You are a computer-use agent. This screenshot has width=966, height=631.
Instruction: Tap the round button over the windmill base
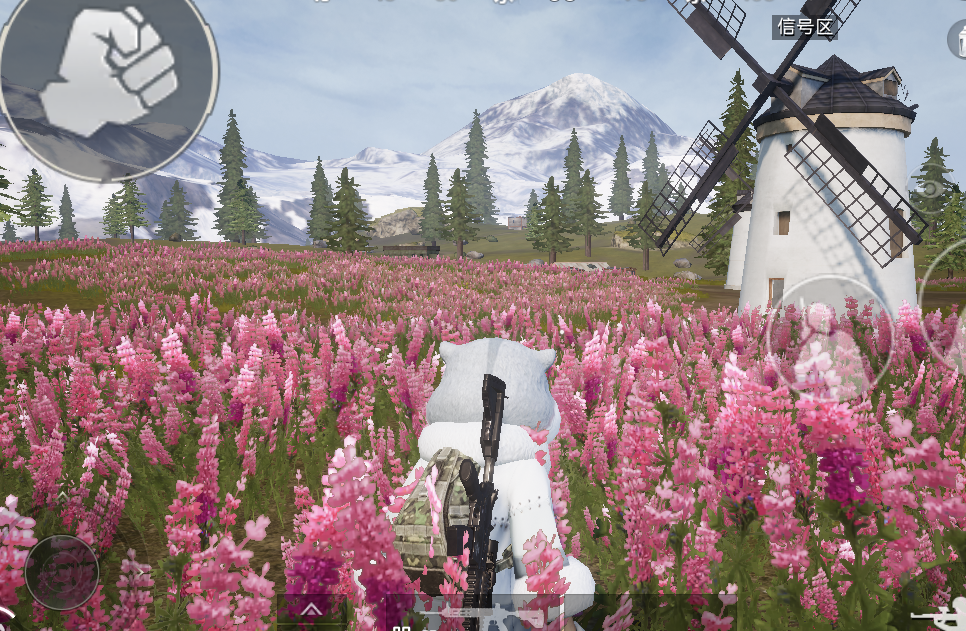827,337
